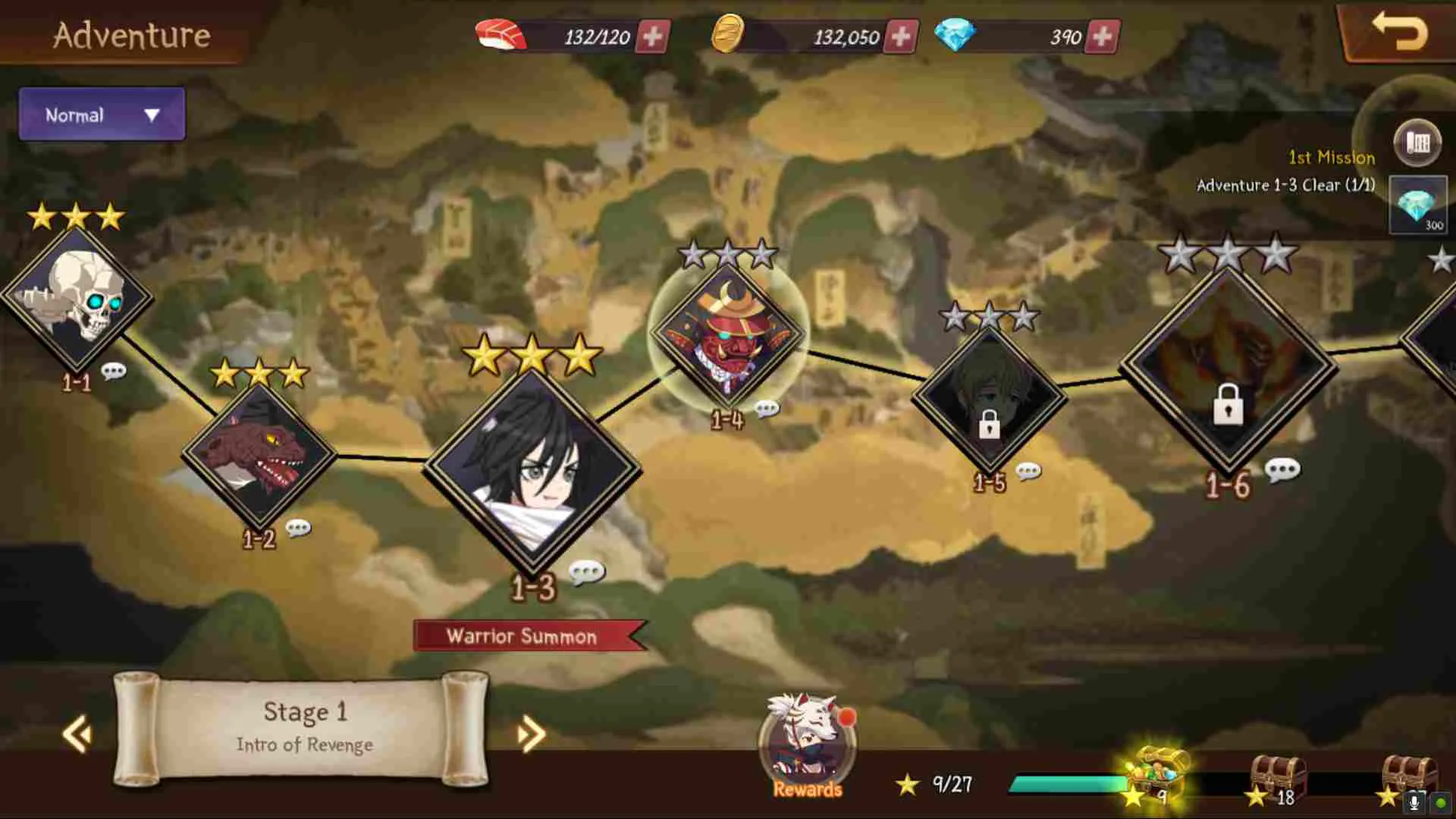
Task: Expand next stage with right arrow chevron
Action: point(529,734)
